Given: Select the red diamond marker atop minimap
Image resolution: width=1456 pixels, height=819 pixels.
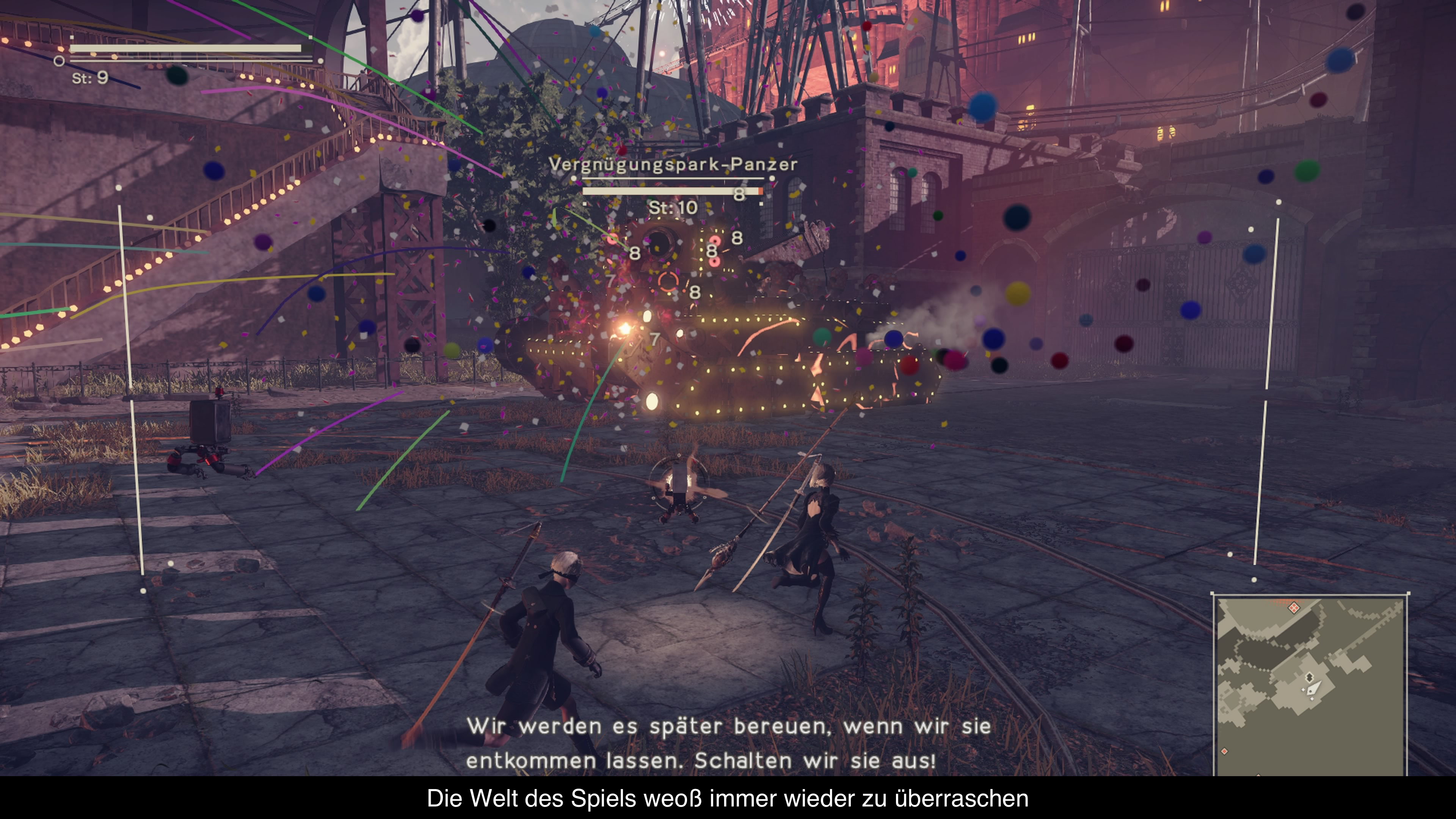Looking at the screenshot, I should 1293,608.
